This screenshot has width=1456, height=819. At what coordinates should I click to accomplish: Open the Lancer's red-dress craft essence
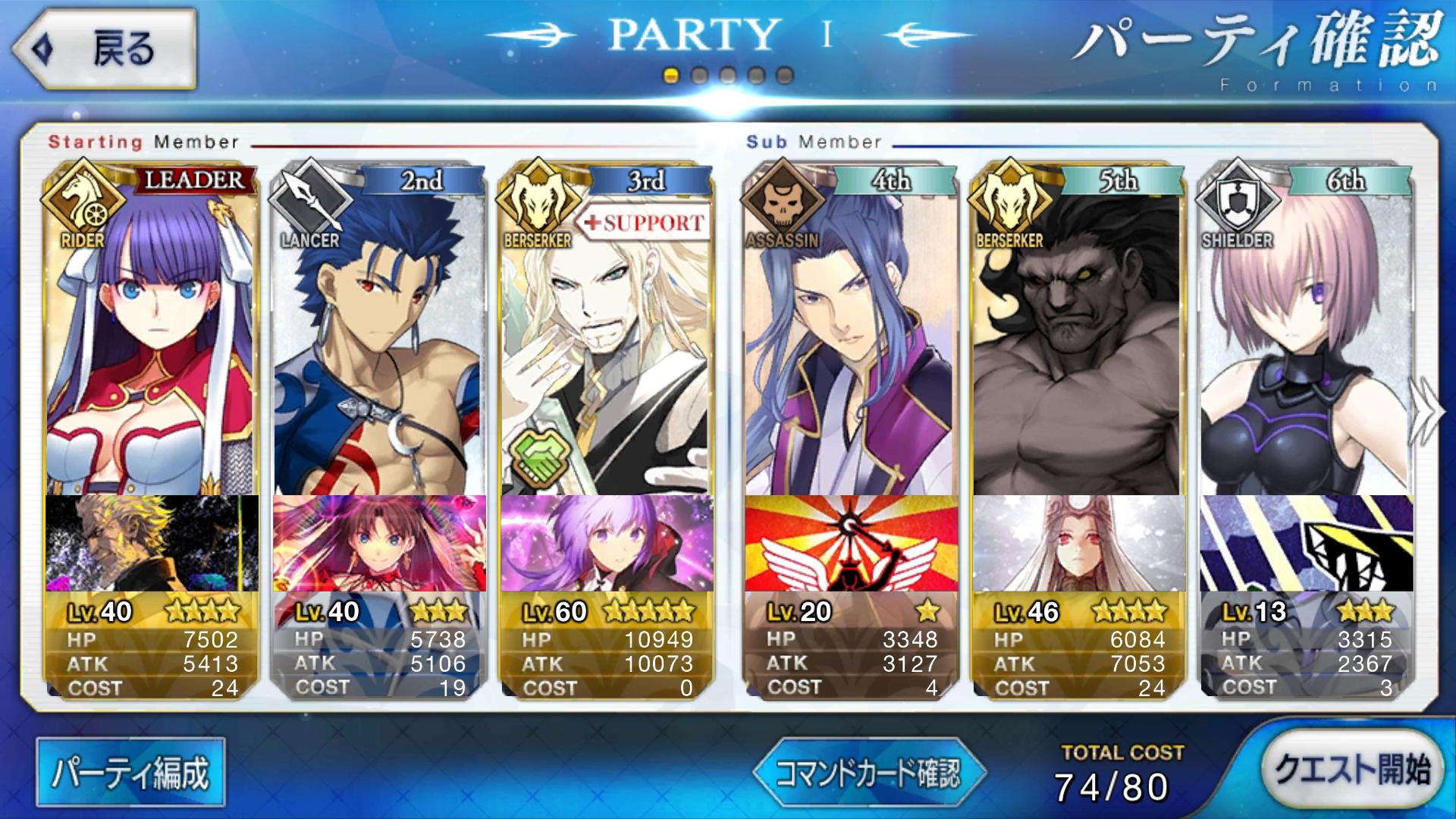point(379,543)
